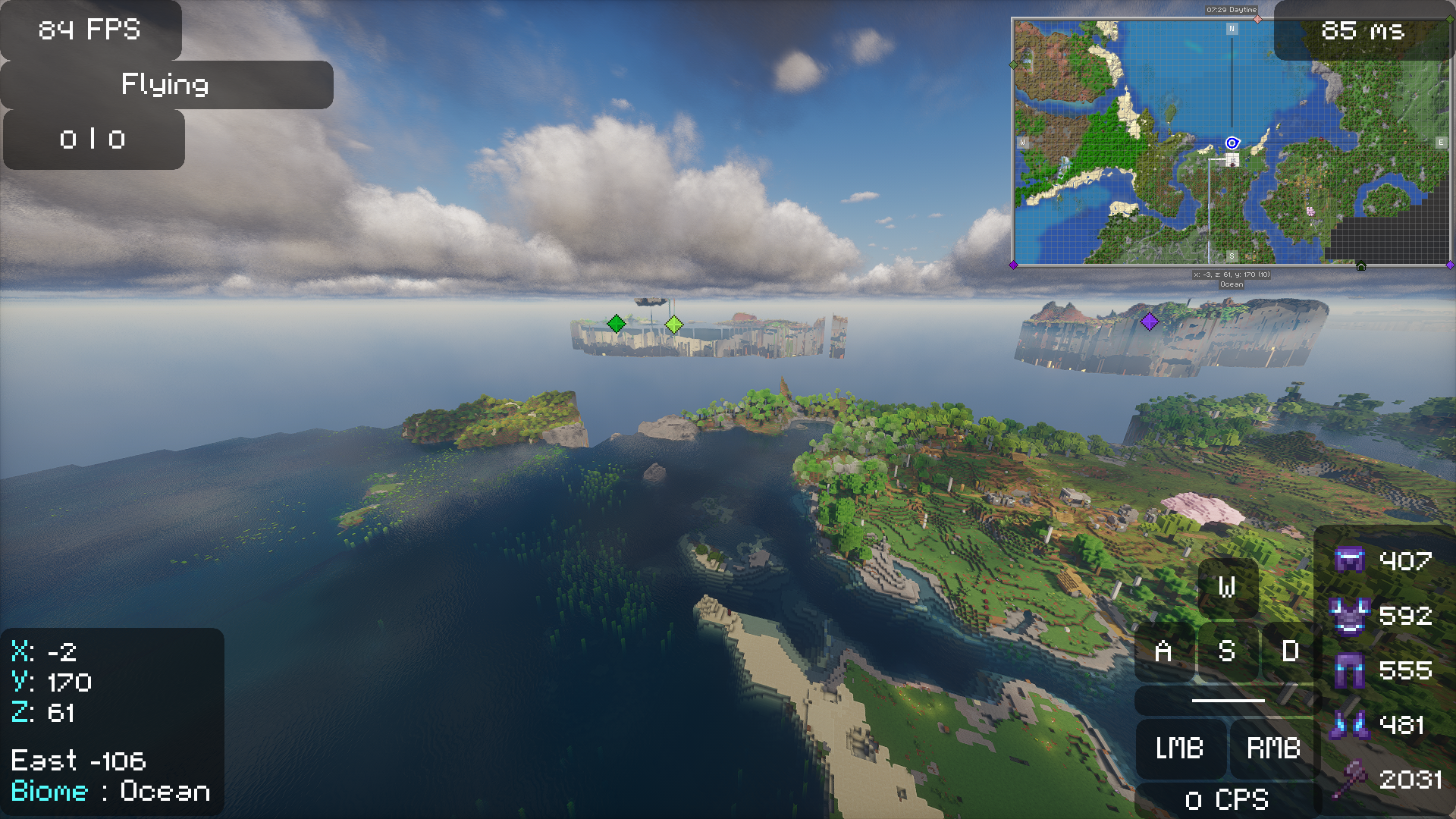This screenshot has width=1456, height=819.
Task: Select the light green diamond waypoint
Action: (x=673, y=325)
